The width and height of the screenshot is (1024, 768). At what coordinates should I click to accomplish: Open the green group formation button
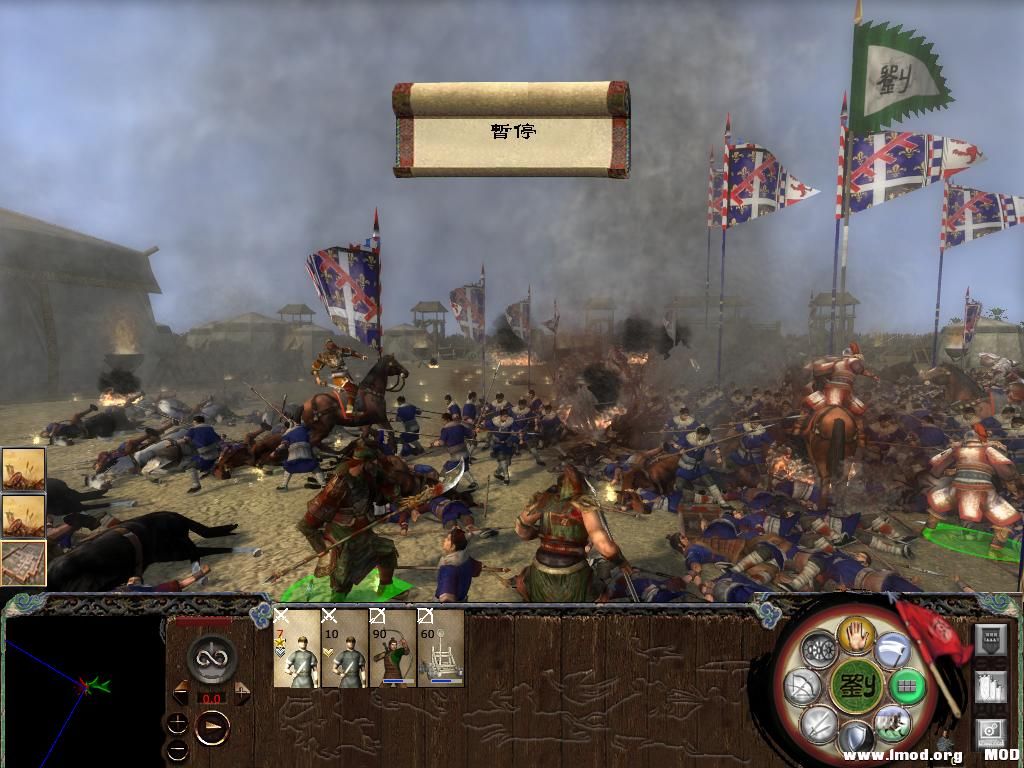[x=908, y=686]
